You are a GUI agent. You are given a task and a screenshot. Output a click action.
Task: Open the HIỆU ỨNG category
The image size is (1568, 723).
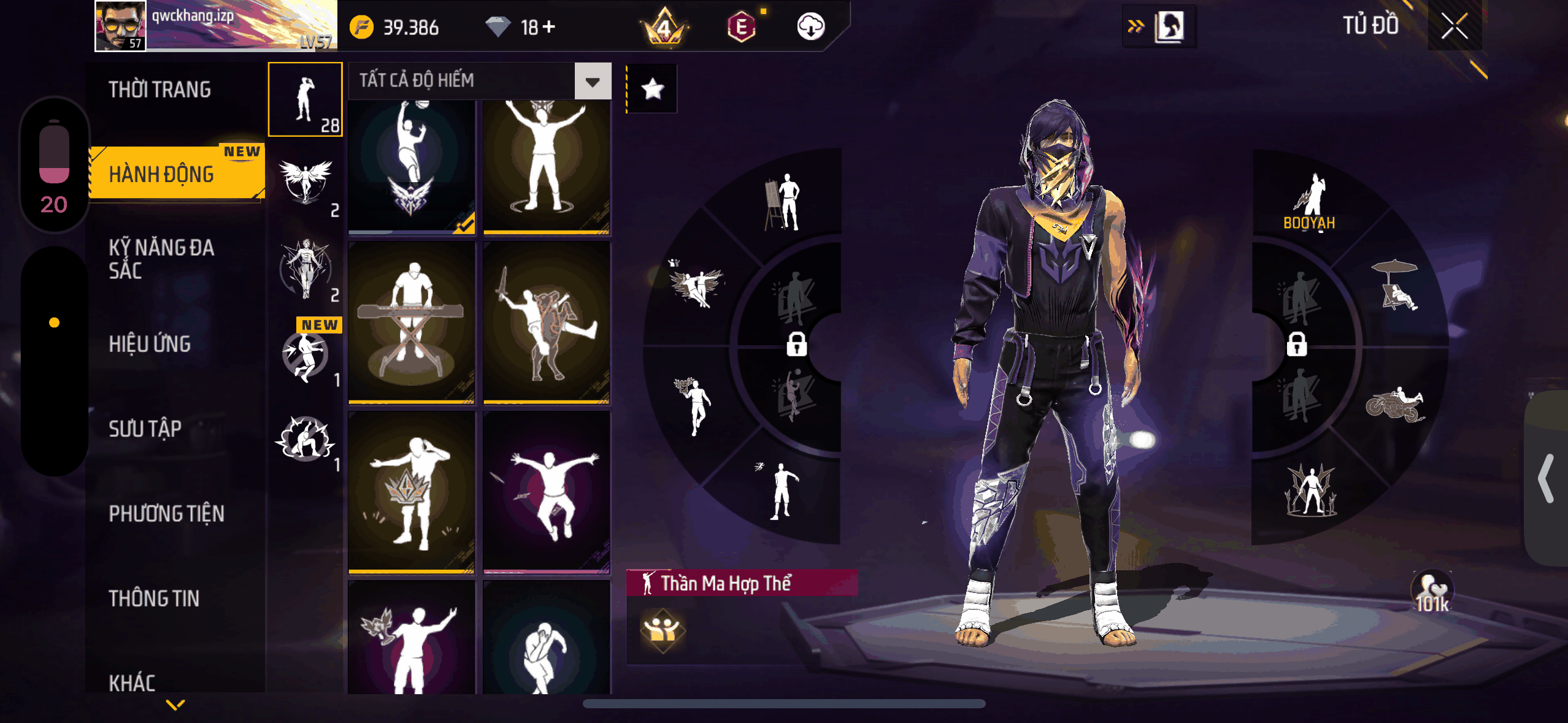(150, 344)
